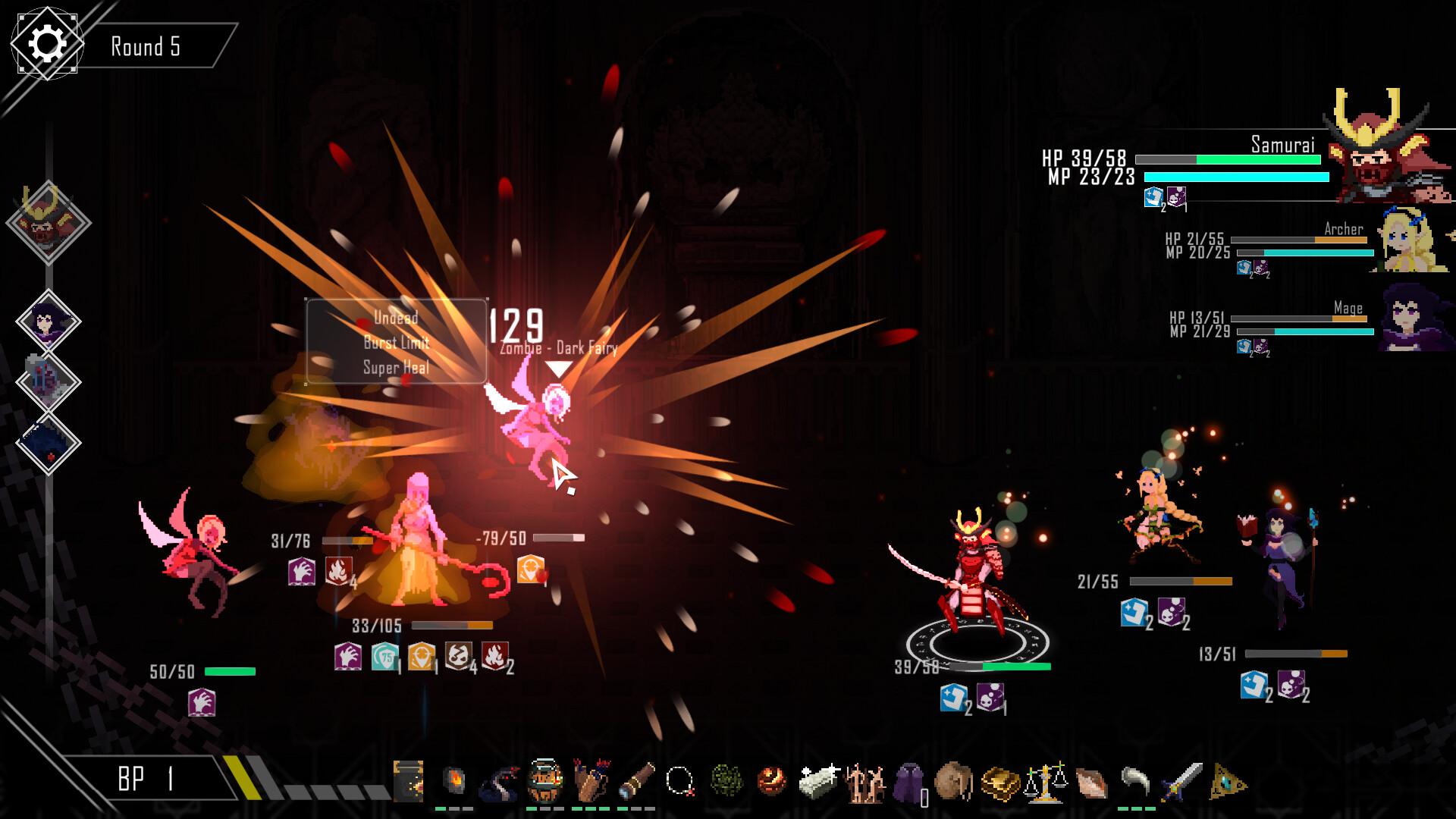1456x819 pixels.
Task: Select the golden triangle eye relic
Action: 1228,783
